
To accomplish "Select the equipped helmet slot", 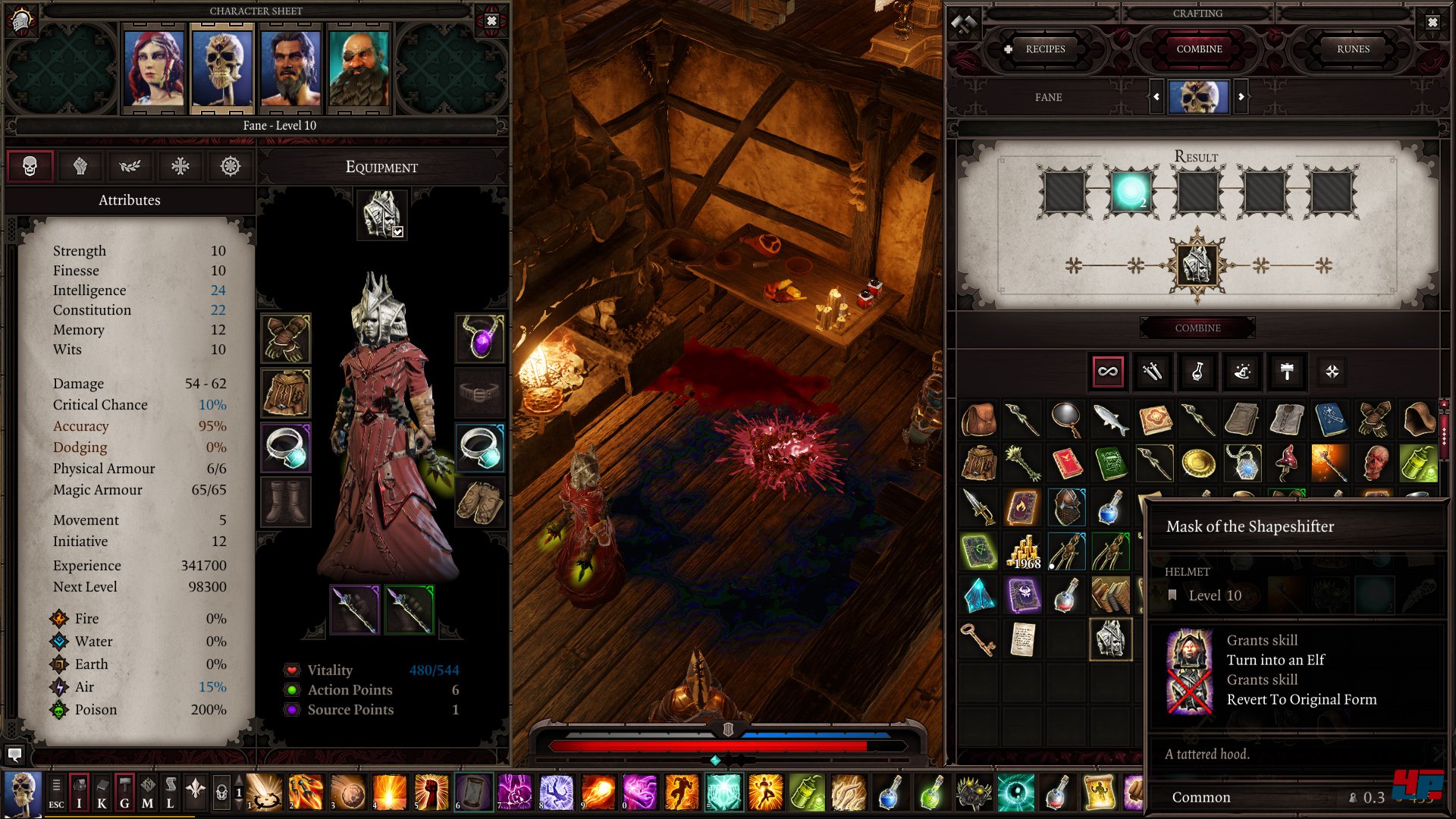I will click(x=382, y=215).
